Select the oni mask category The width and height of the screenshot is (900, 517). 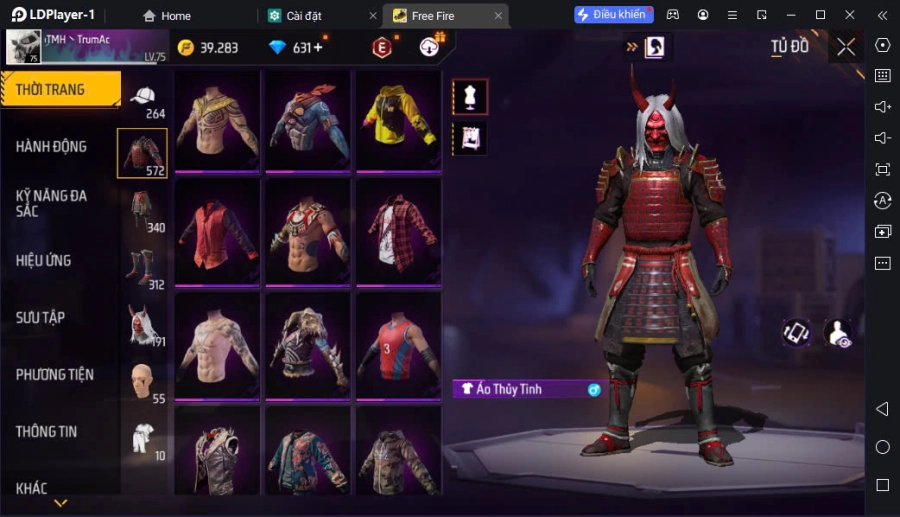coord(142,324)
